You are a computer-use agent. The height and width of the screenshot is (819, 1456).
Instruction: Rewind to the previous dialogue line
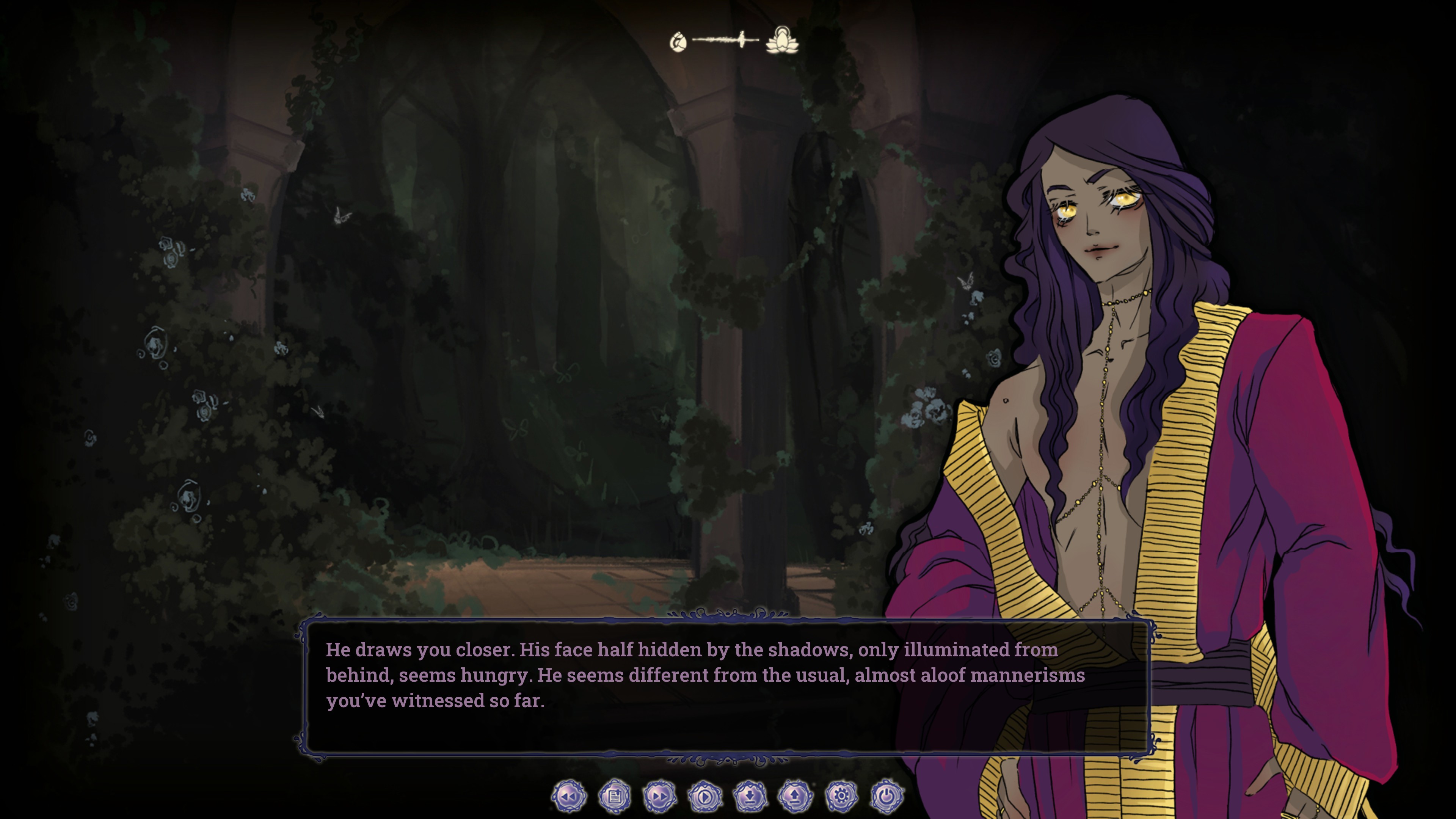pyautogui.click(x=569, y=797)
